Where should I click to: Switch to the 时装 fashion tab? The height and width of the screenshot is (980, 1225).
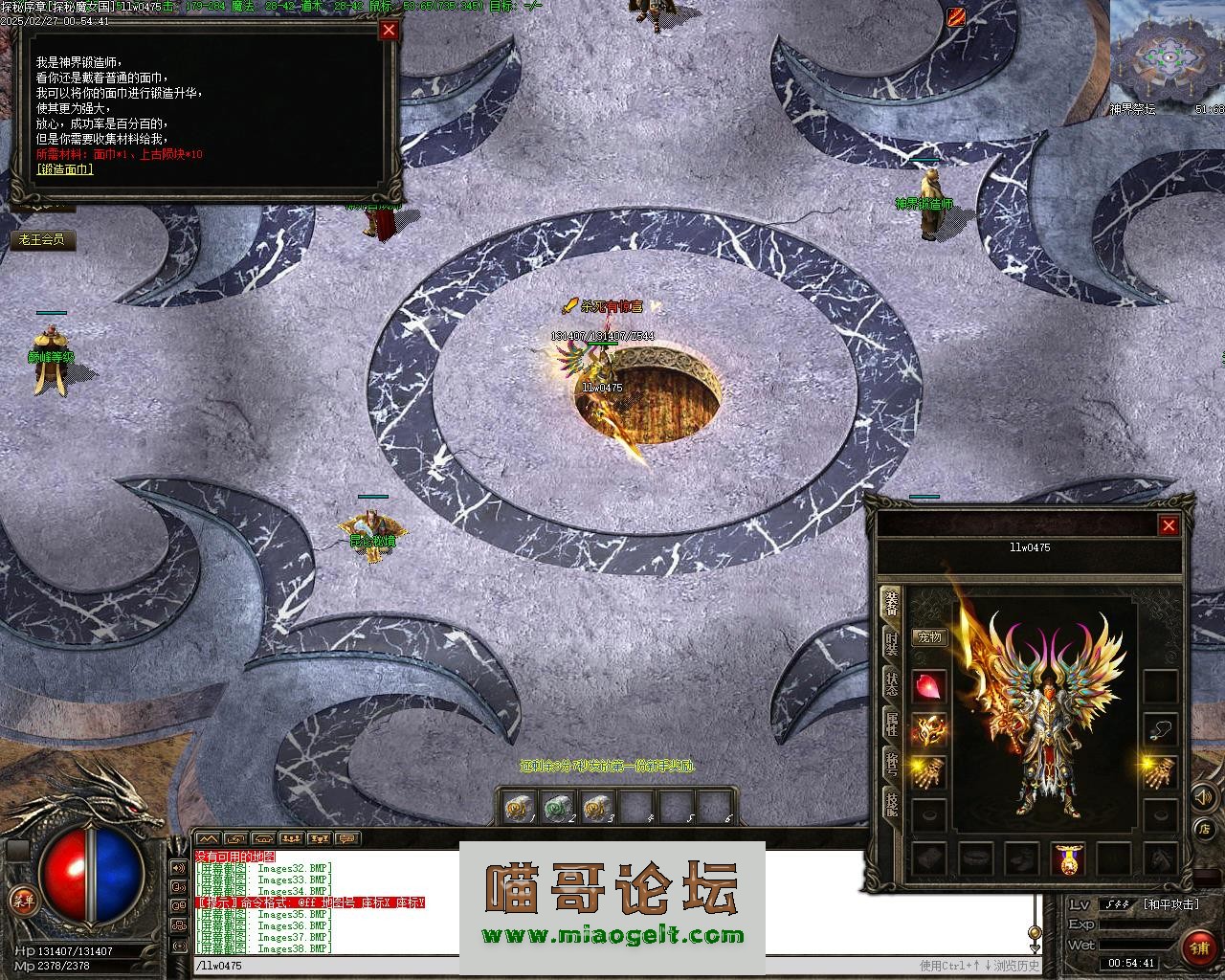891,641
